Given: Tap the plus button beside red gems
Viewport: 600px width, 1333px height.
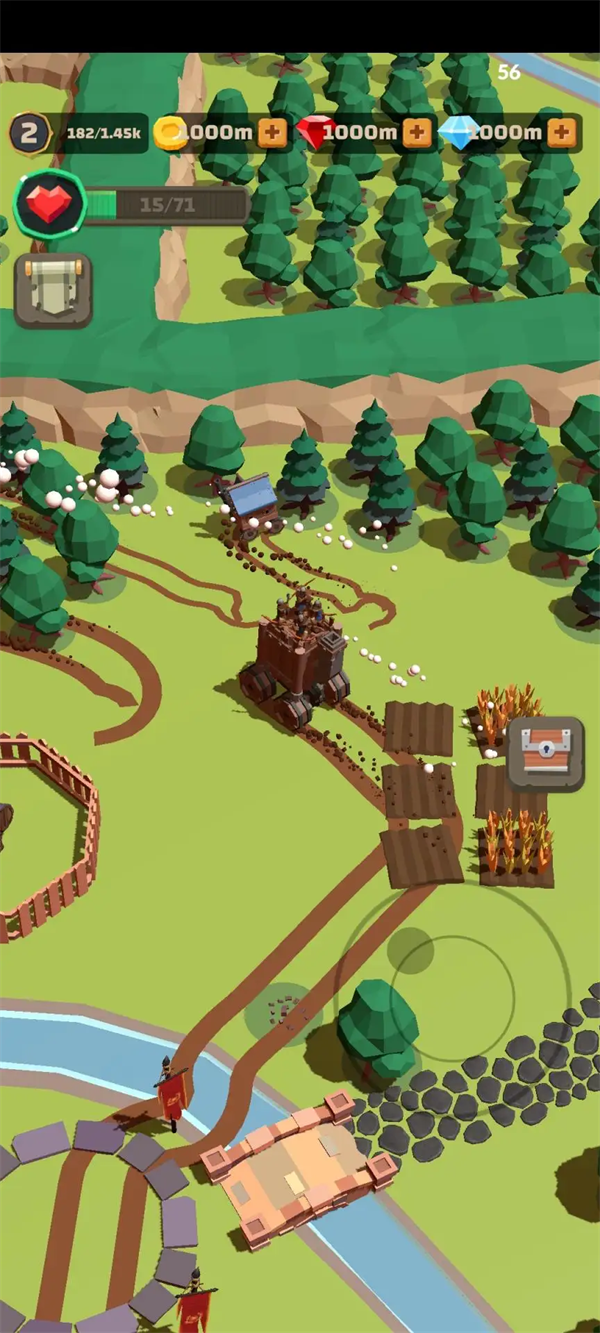Looking at the screenshot, I should click(x=417, y=133).
